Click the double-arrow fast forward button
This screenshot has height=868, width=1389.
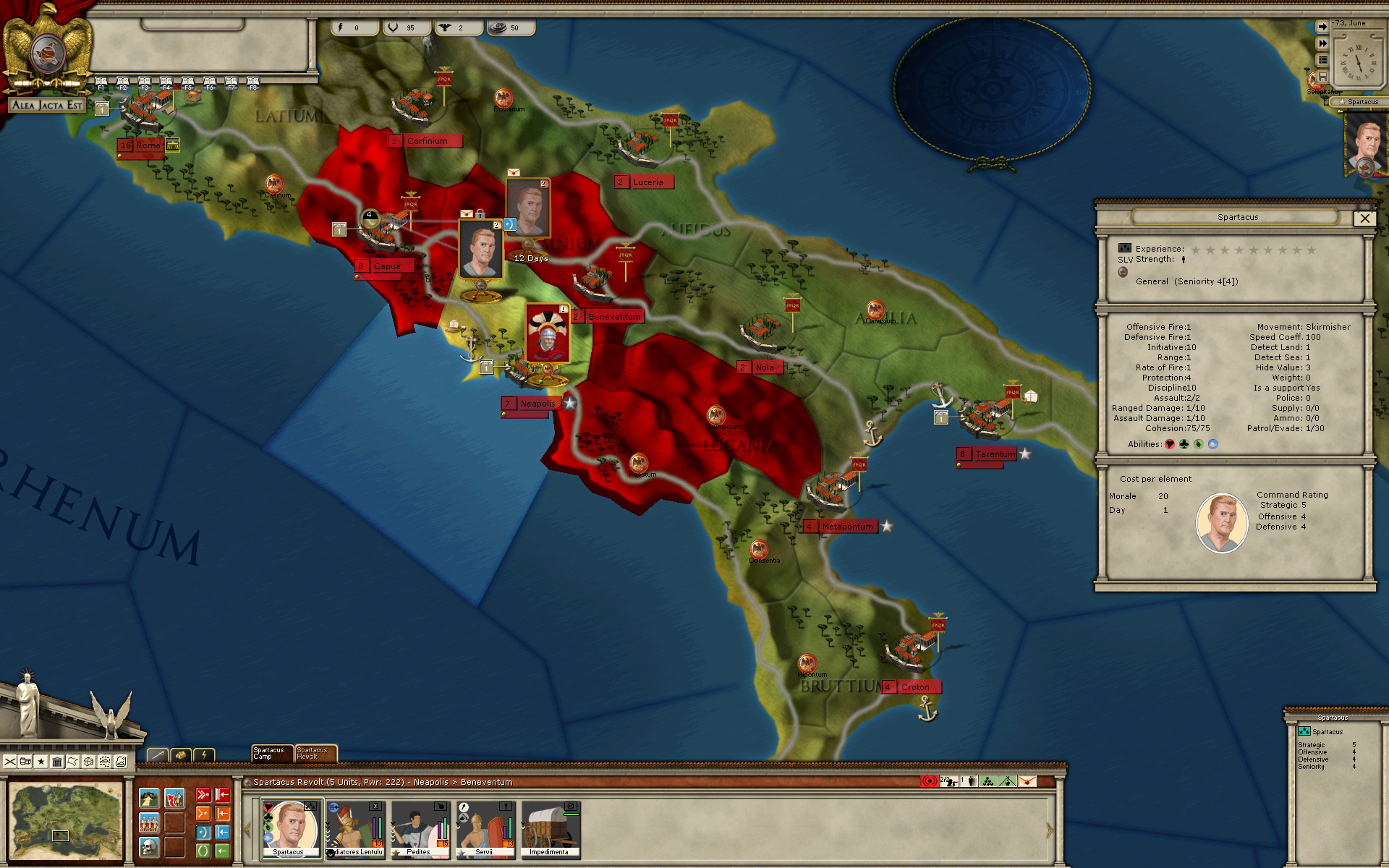tap(1322, 43)
